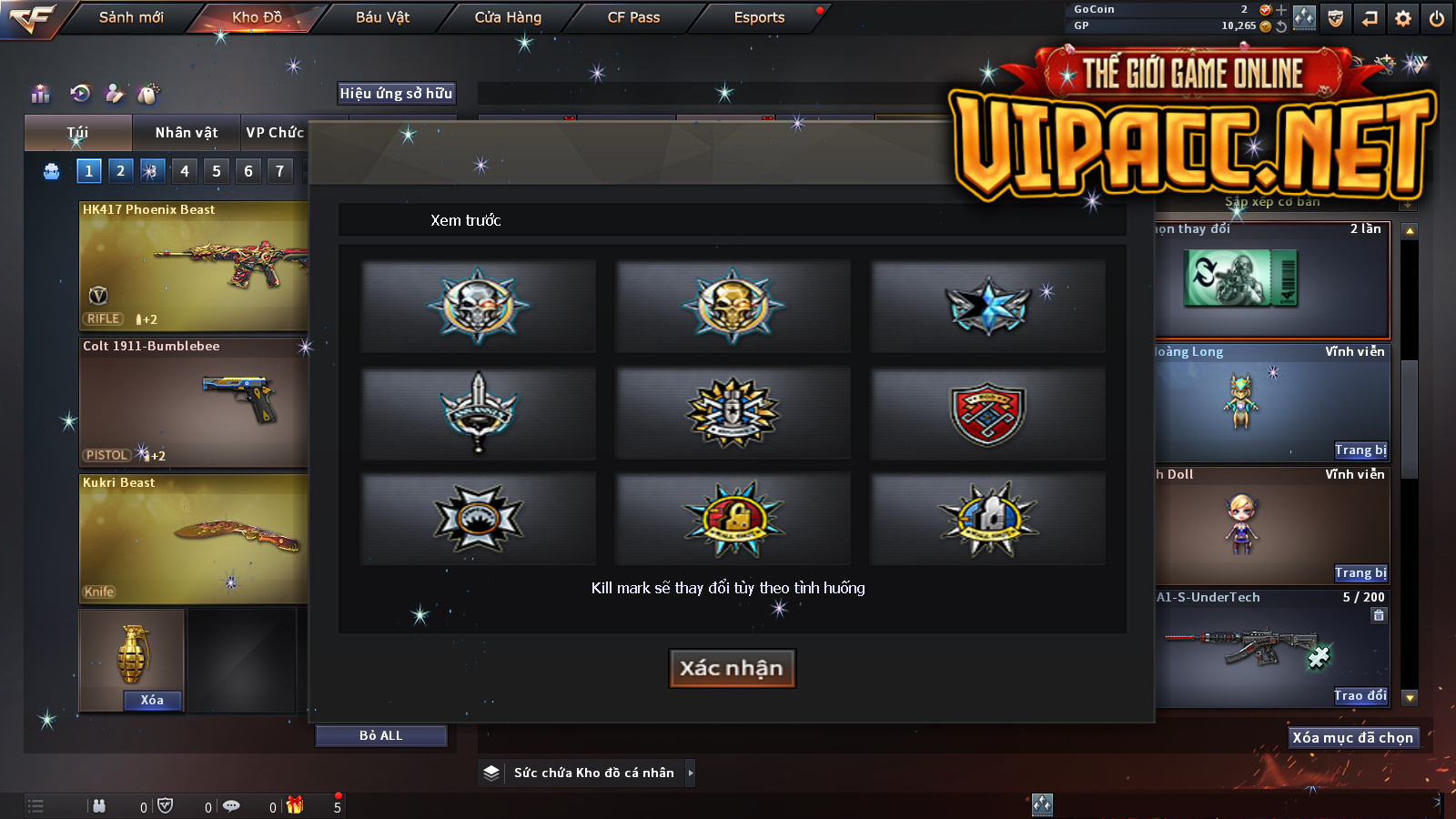Open the Cửa Hàng shop
Image resolution: width=1456 pixels, height=819 pixels.
coord(508,17)
